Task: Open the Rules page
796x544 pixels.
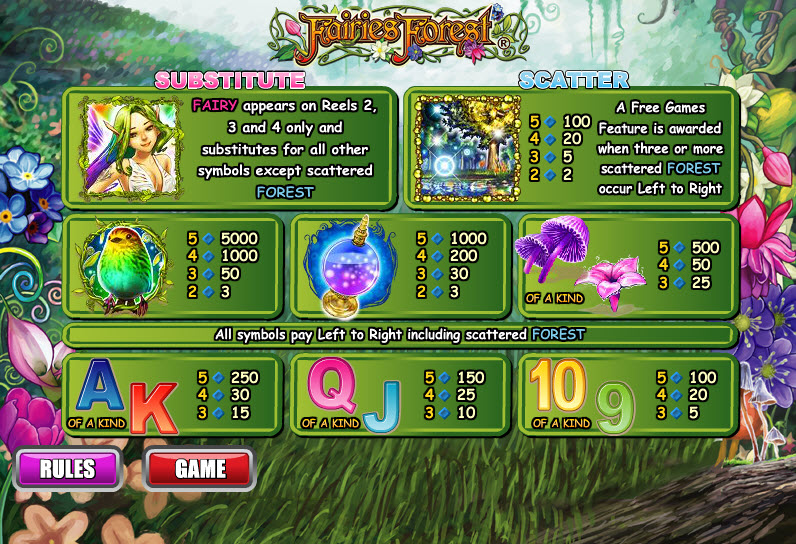Action: pos(68,468)
